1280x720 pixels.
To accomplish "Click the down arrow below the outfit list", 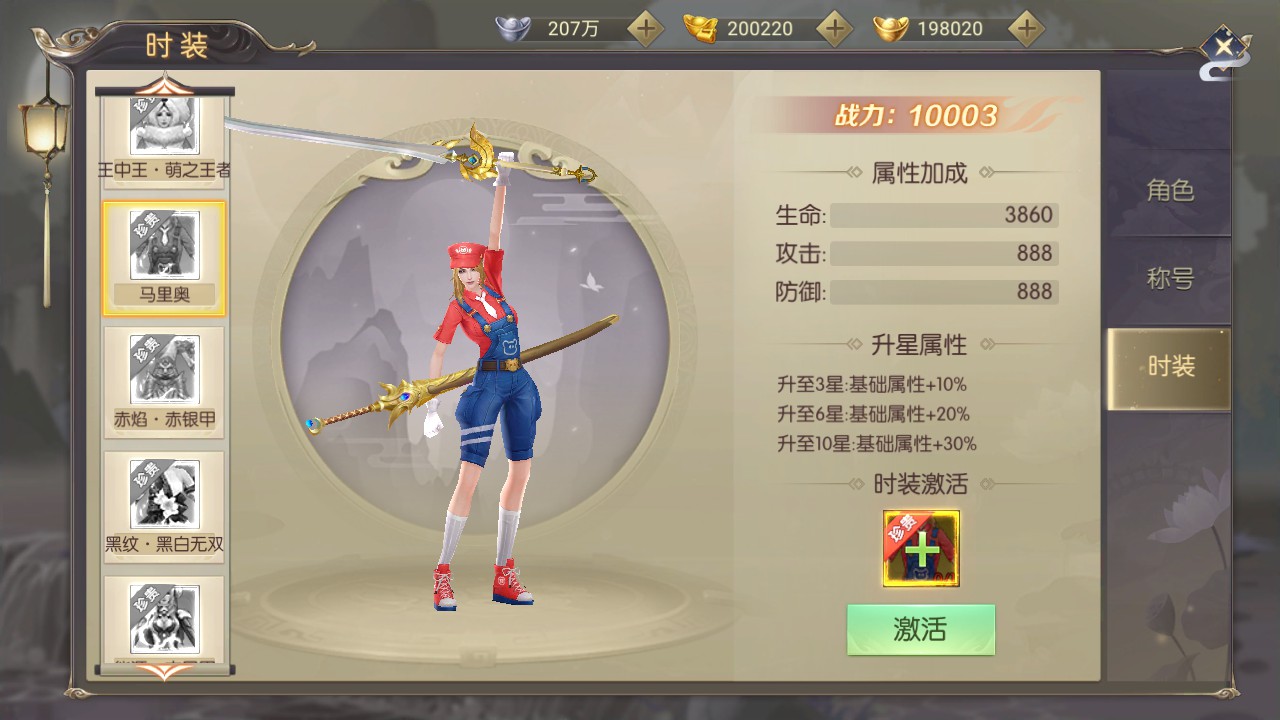I will (164, 672).
